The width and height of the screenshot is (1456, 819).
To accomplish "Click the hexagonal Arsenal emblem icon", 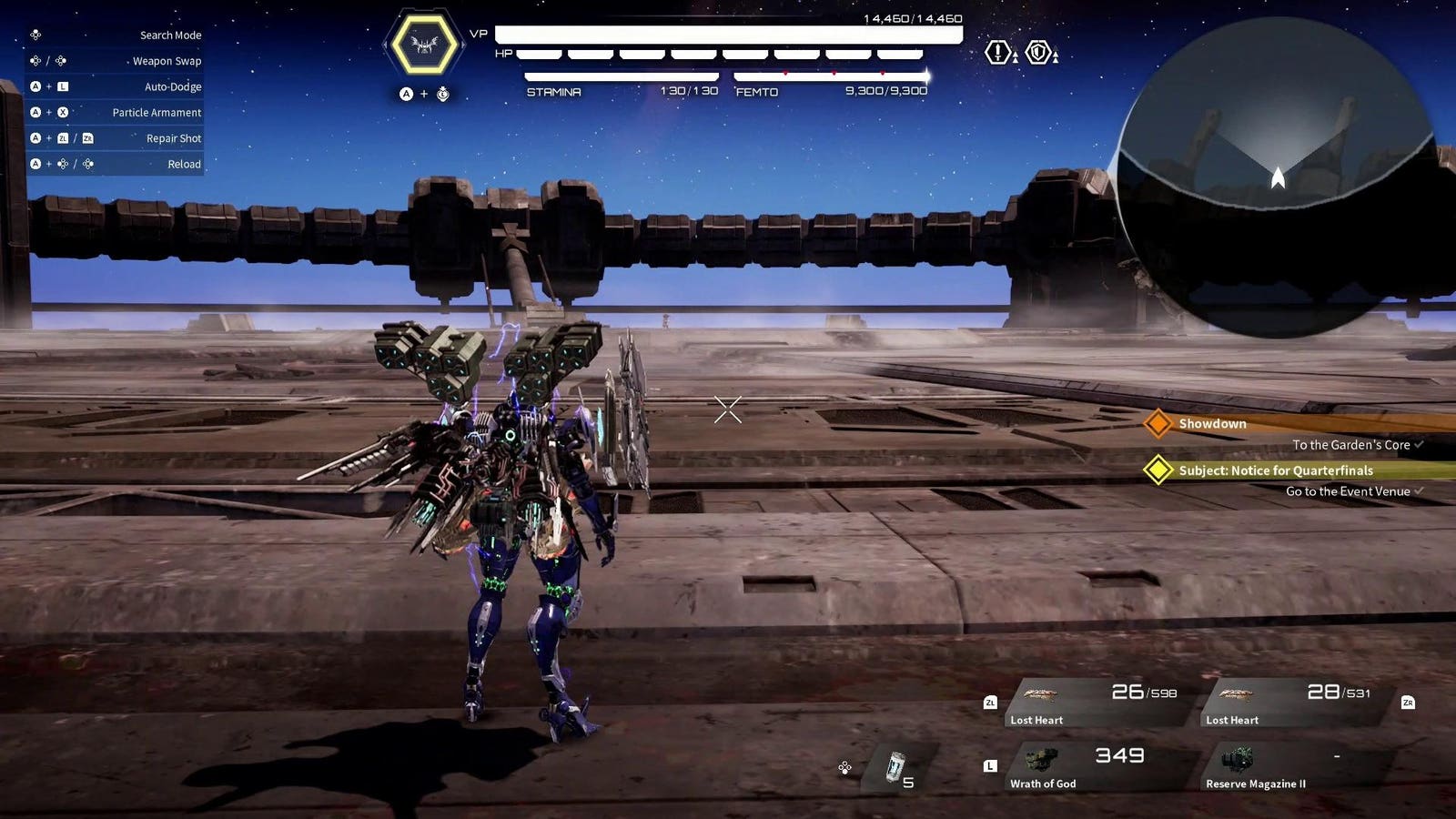I will coord(423,44).
